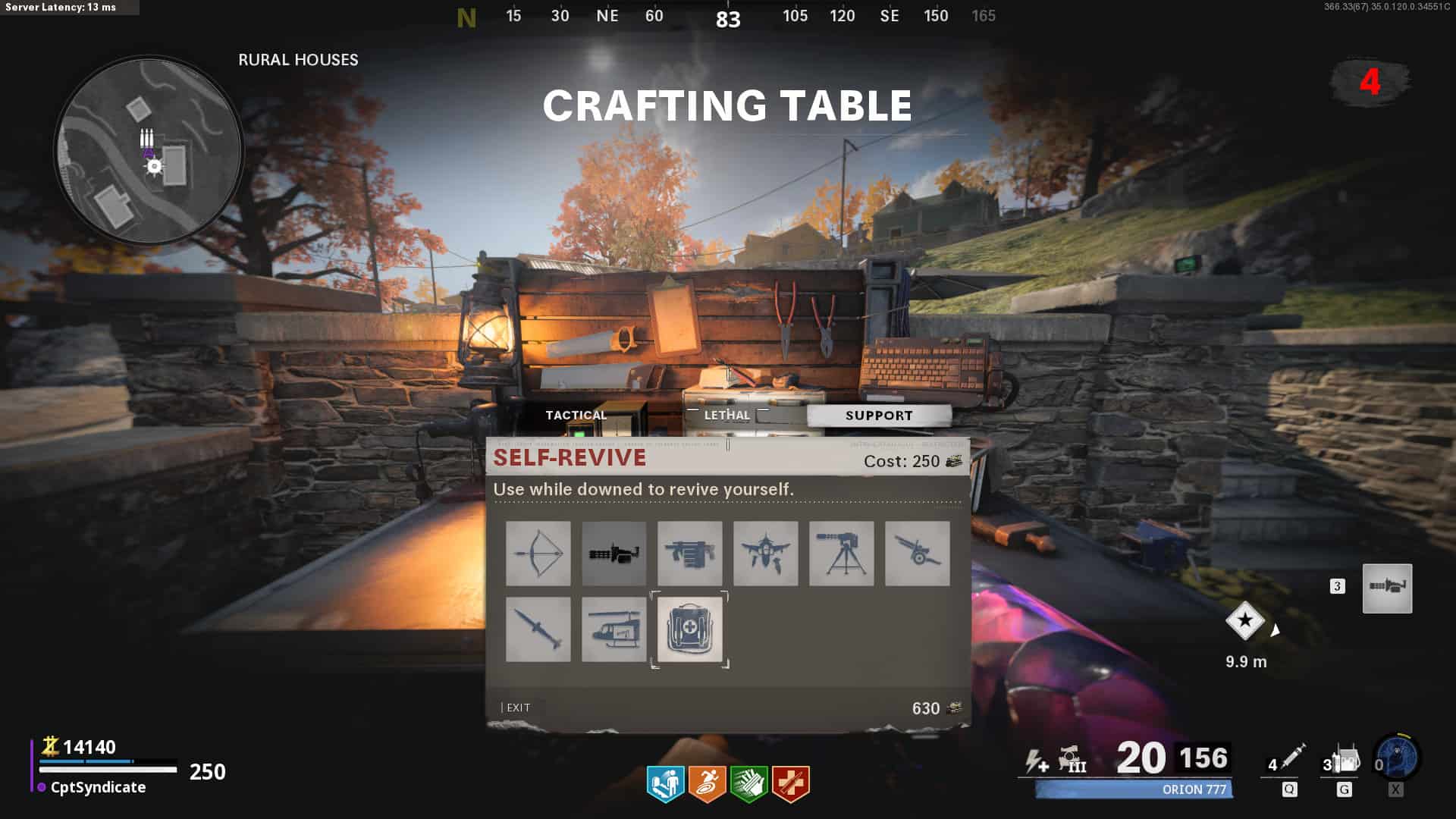Select the Support tab
The image size is (1456, 819).
879,416
